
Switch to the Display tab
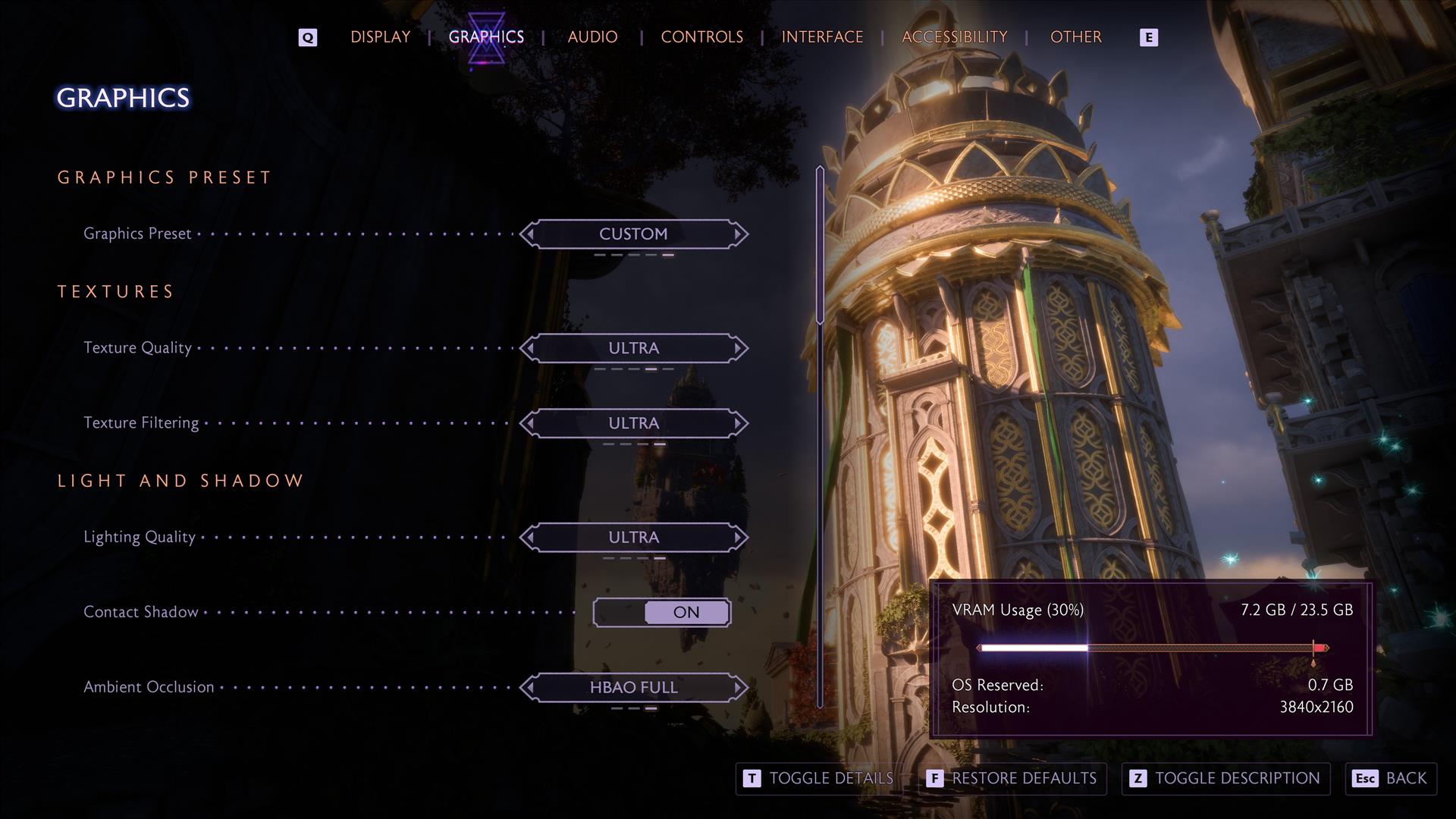[x=380, y=37]
